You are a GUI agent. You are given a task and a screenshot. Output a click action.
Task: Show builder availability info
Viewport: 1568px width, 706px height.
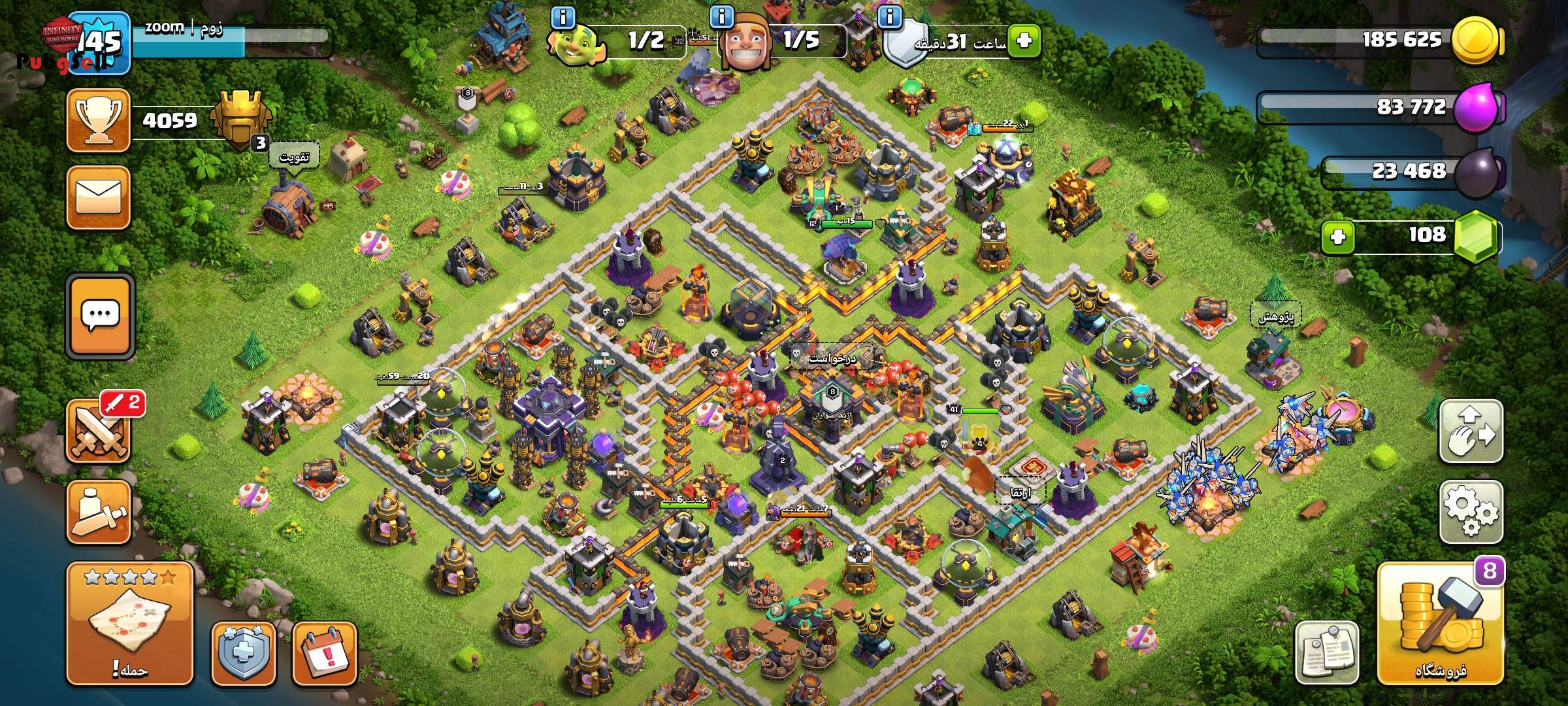[x=721, y=17]
